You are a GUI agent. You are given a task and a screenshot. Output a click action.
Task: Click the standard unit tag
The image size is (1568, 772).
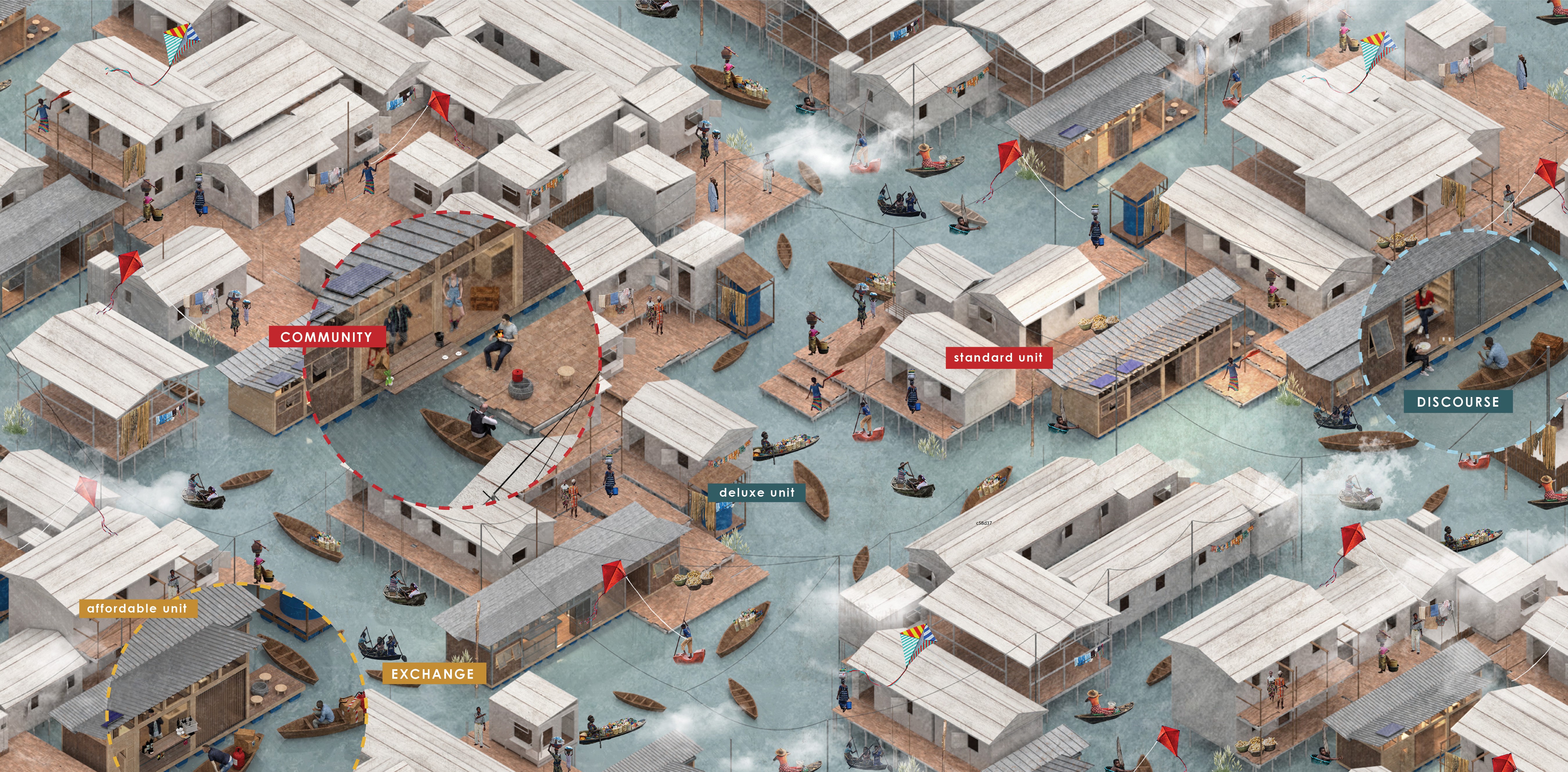point(998,357)
